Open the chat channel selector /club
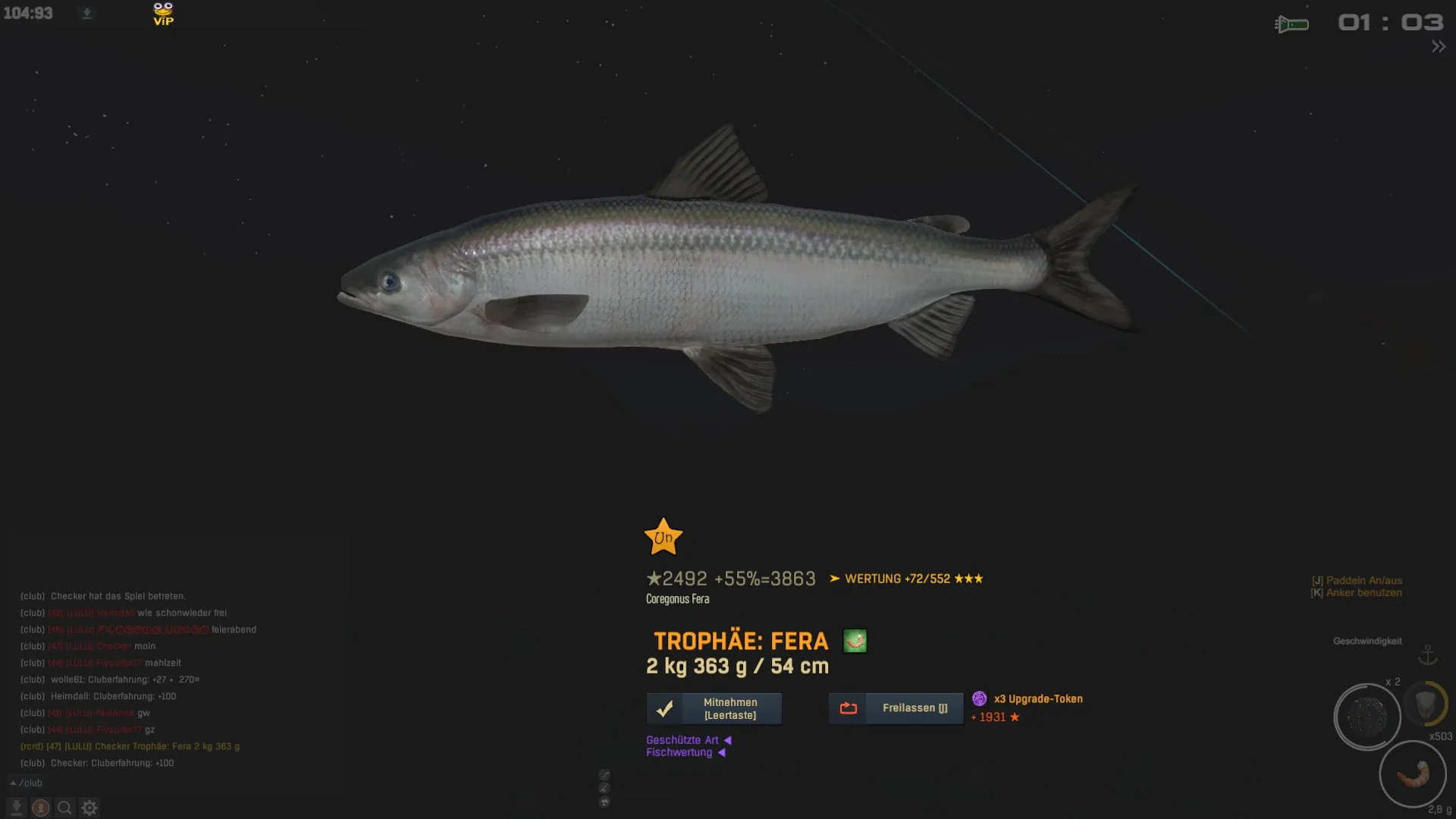1456x819 pixels. click(x=27, y=783)
